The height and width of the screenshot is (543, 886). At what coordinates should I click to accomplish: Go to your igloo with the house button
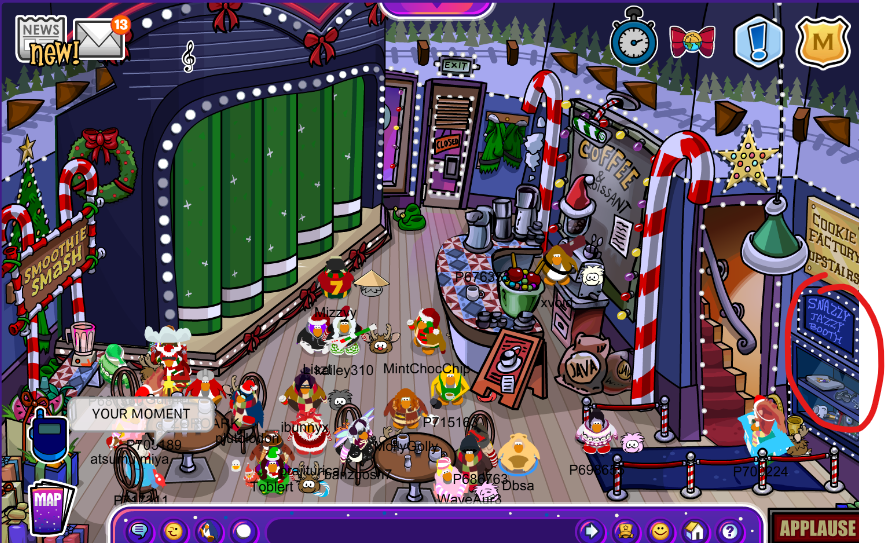point(695,530)
